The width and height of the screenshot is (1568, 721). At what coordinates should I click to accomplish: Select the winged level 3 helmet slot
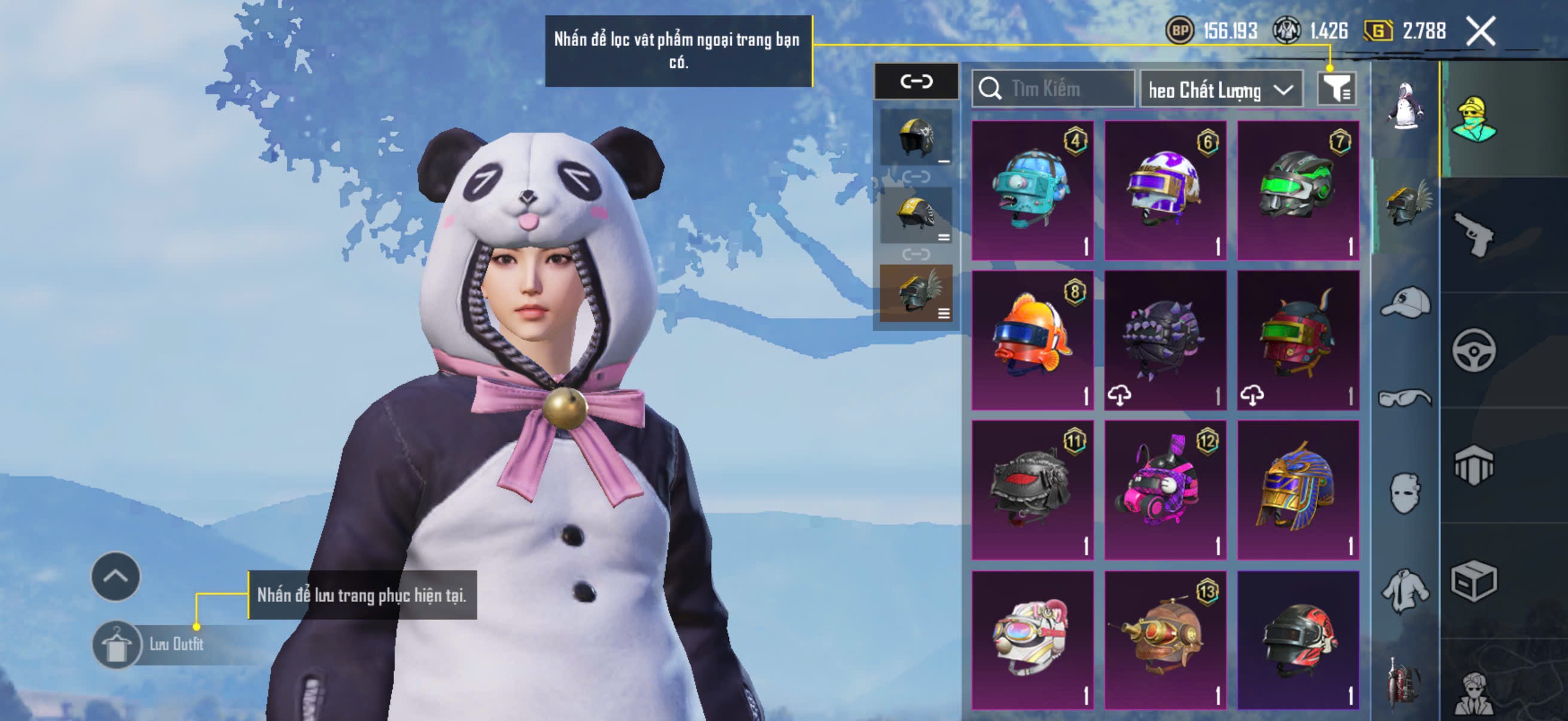coord(916,294)
